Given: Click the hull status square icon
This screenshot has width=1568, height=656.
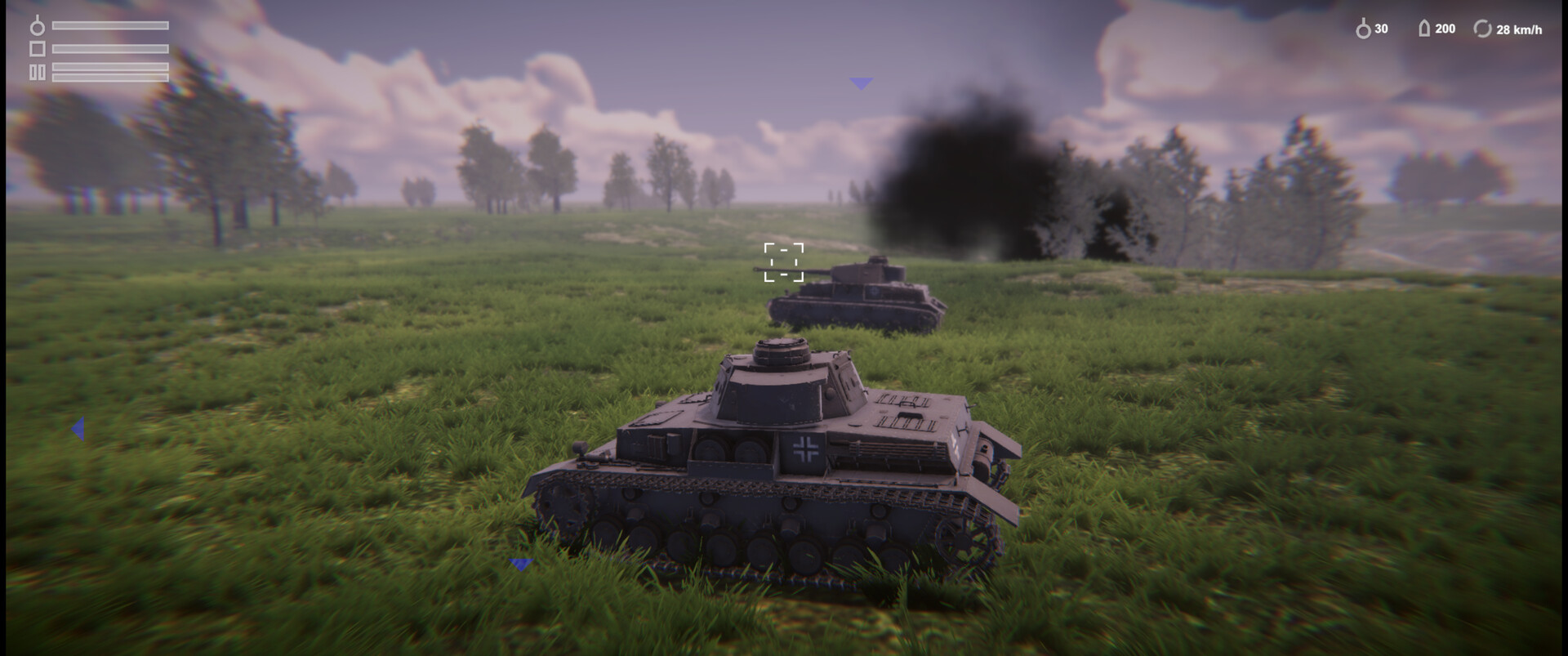Looking at the screenshot, I should point(38,49).
